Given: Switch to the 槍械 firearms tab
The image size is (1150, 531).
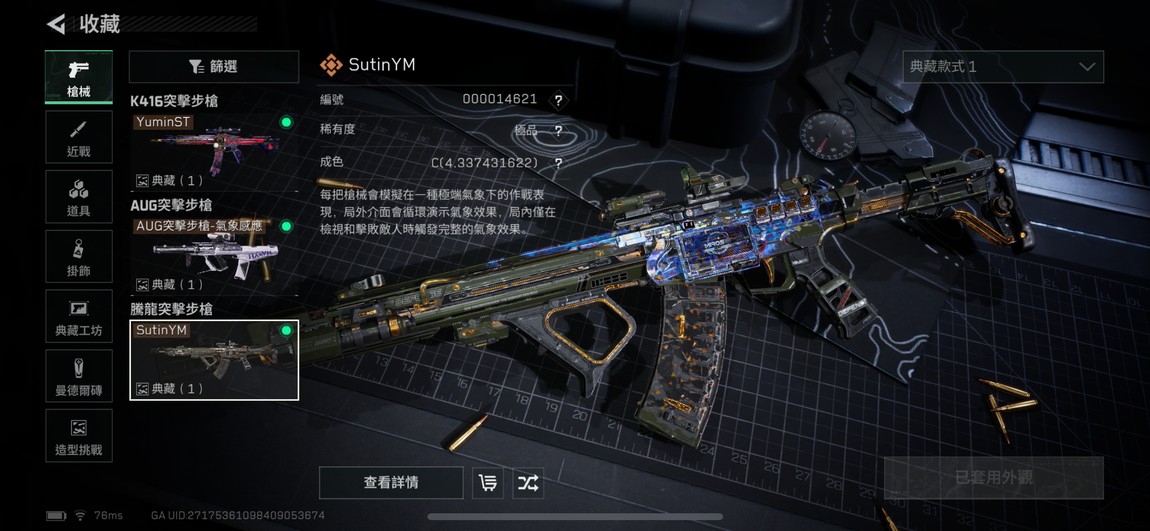Looking at the screenshot, I should [78, 77].
